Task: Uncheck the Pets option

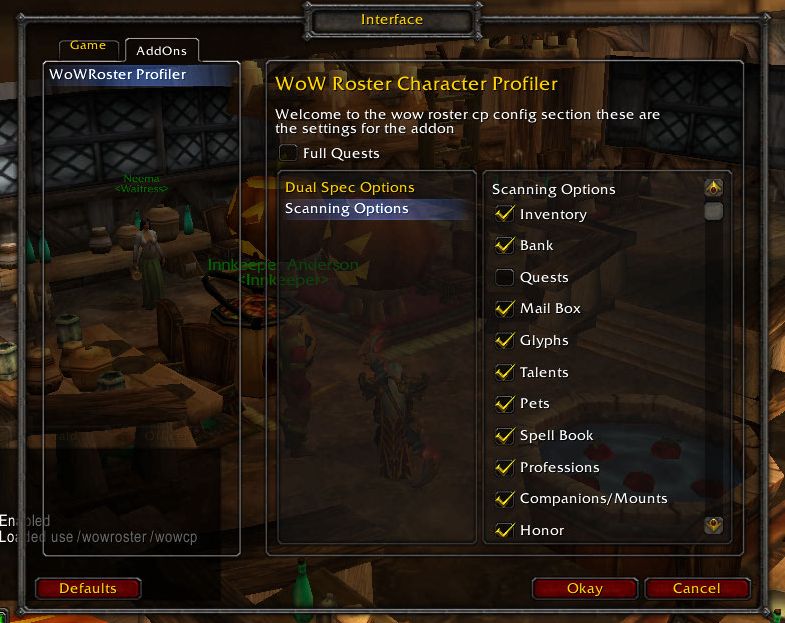Action: 505,404
